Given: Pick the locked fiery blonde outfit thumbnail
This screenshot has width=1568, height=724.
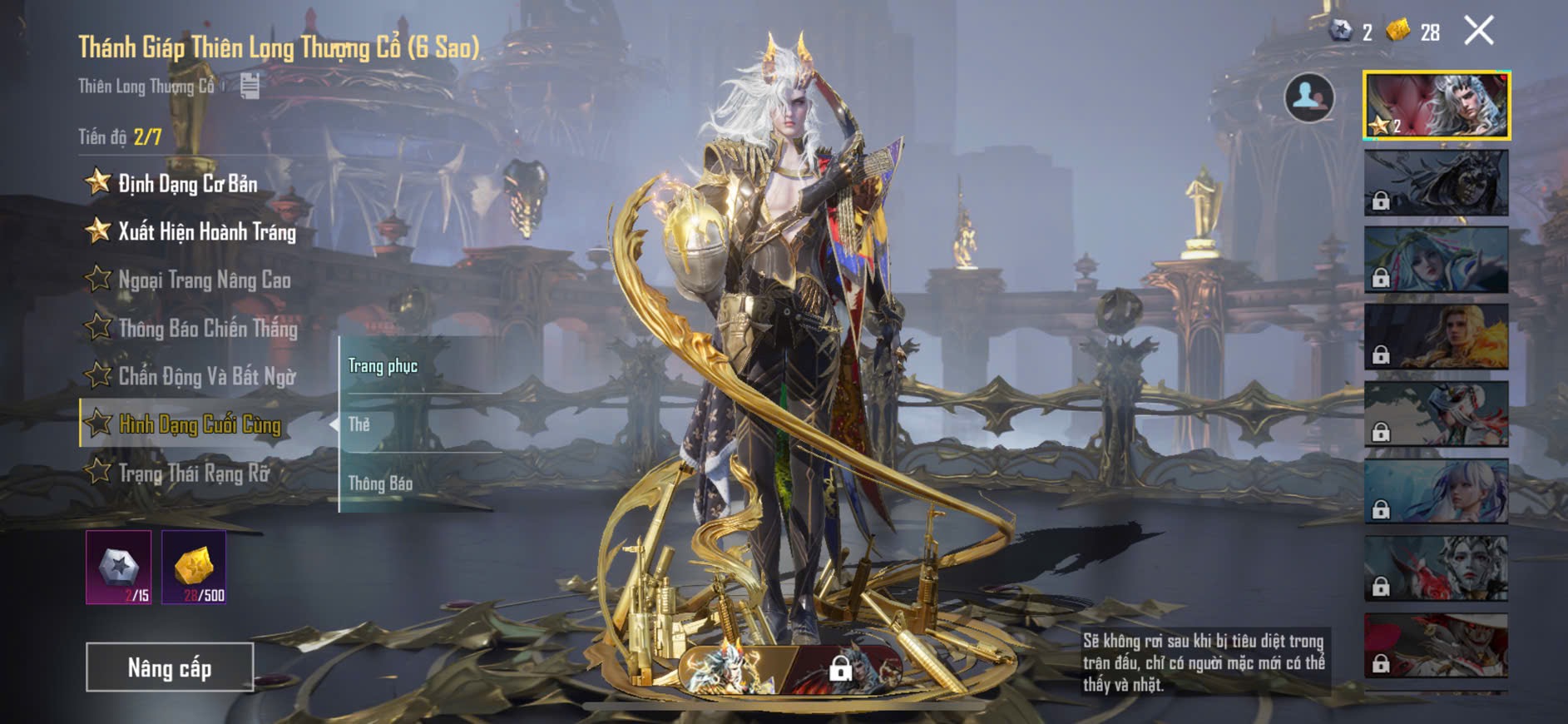Looking at the screenshot, I should (x=1437, y=336).
